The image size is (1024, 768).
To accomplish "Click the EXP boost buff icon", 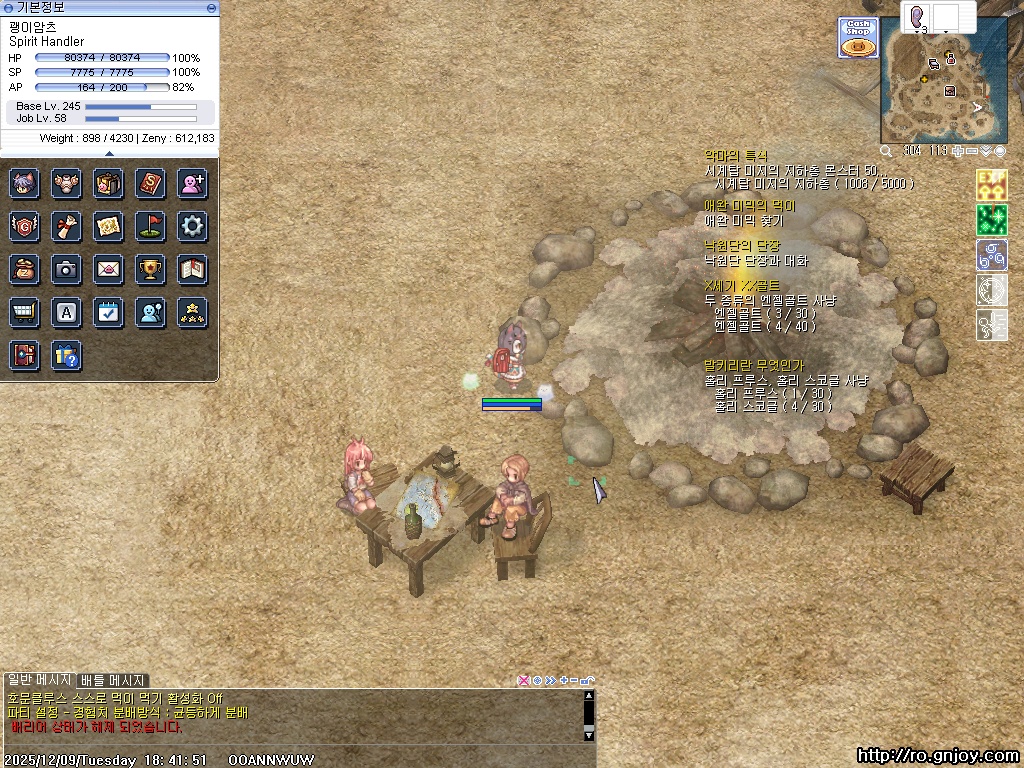I will pos(991,184).
